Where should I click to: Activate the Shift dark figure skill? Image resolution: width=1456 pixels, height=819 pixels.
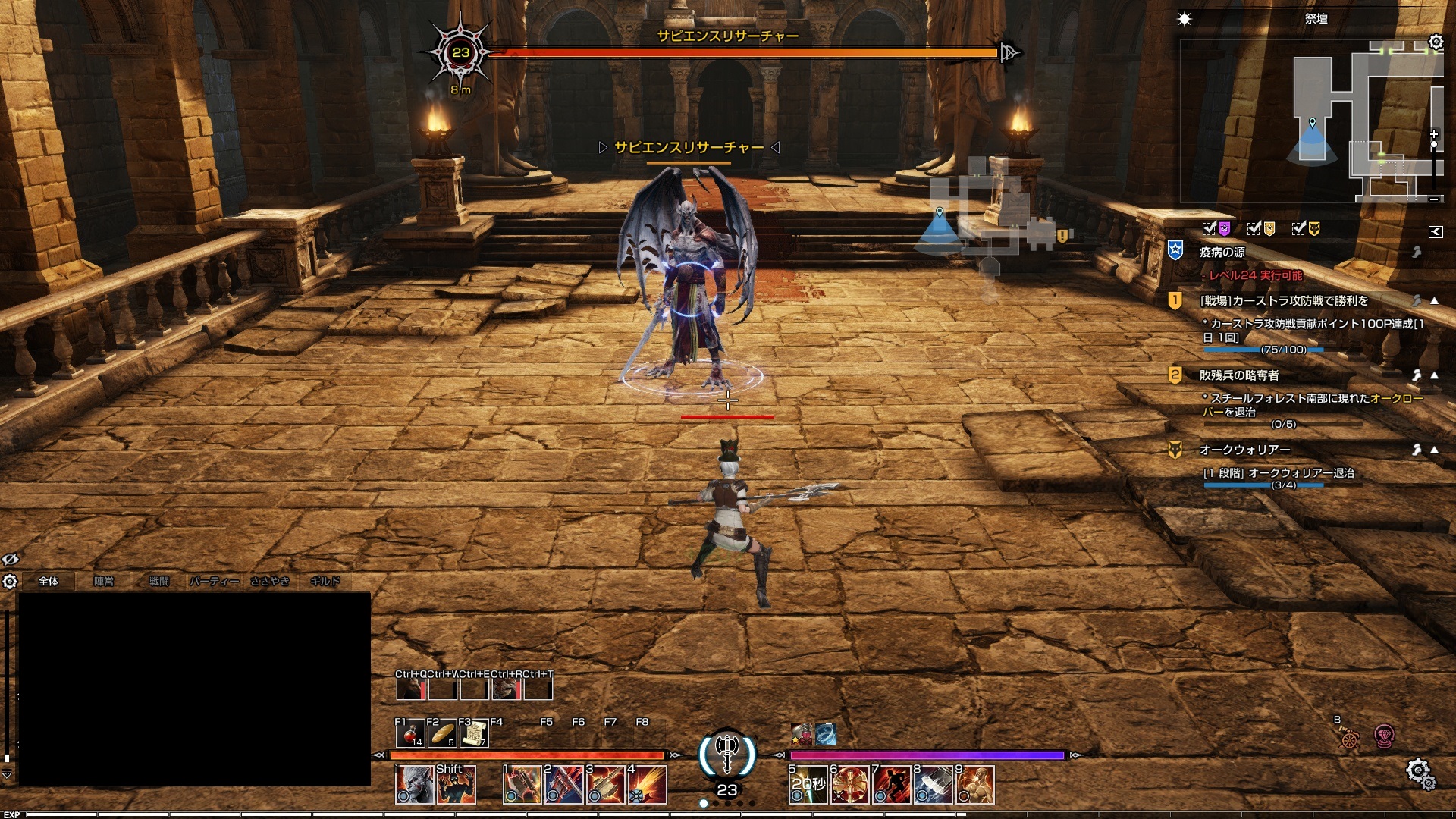tap(457, 785)
